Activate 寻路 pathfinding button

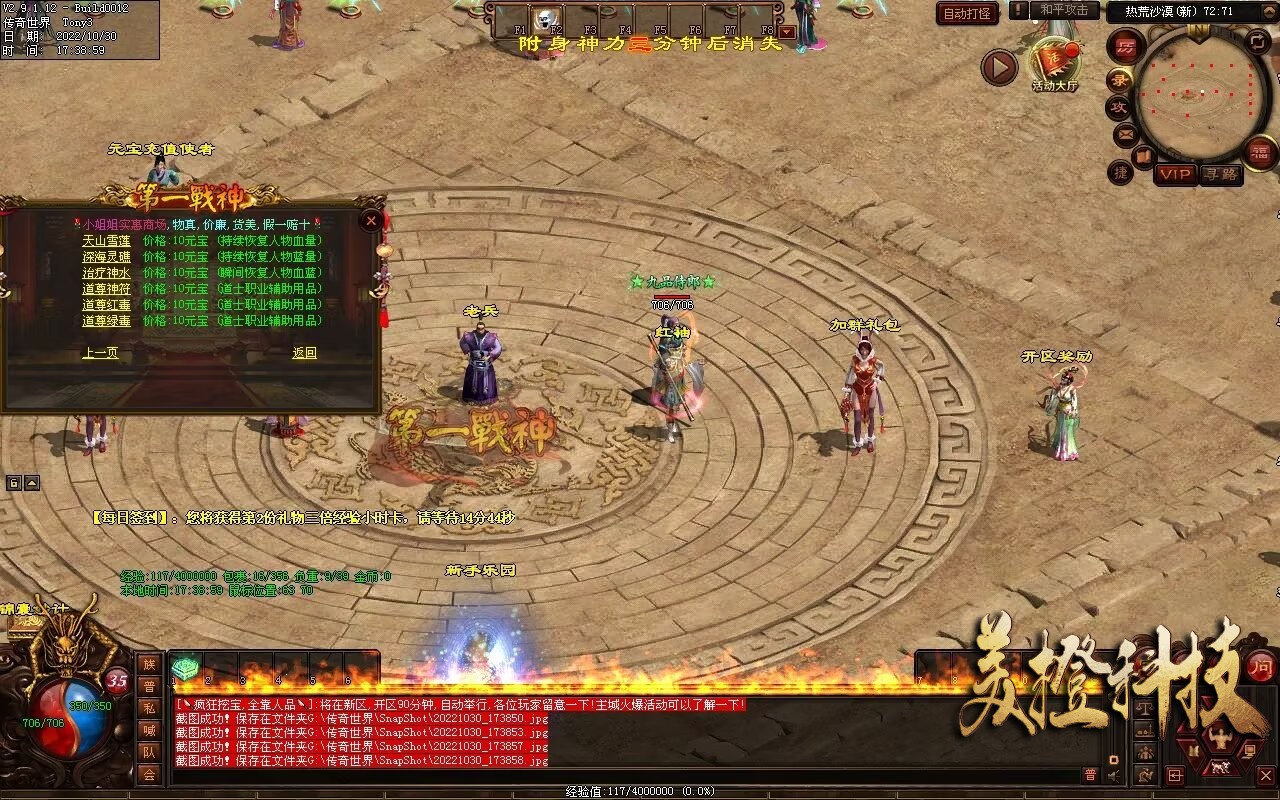point(1221,174)
